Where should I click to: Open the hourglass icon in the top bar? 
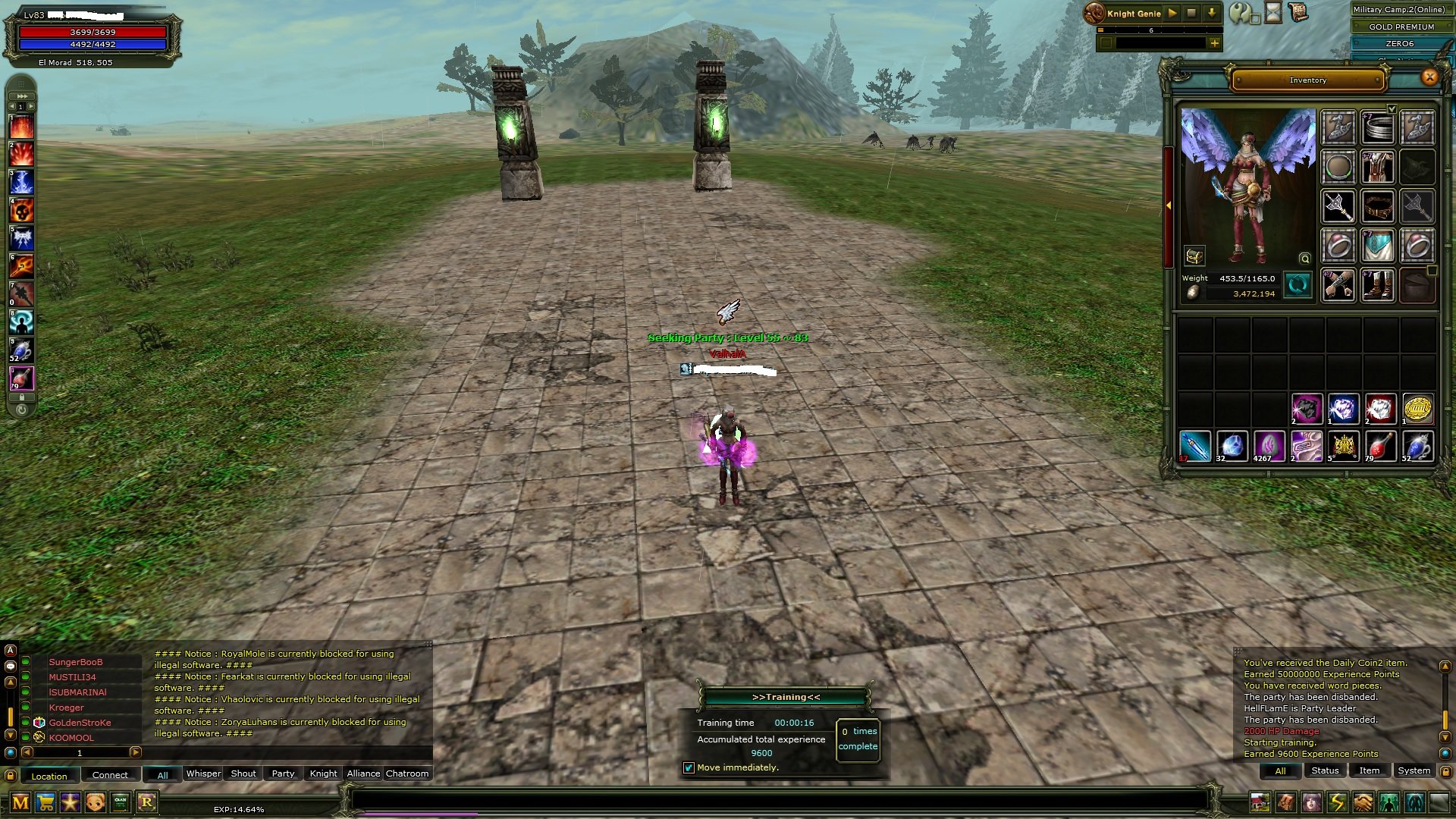pos(1273,13)
